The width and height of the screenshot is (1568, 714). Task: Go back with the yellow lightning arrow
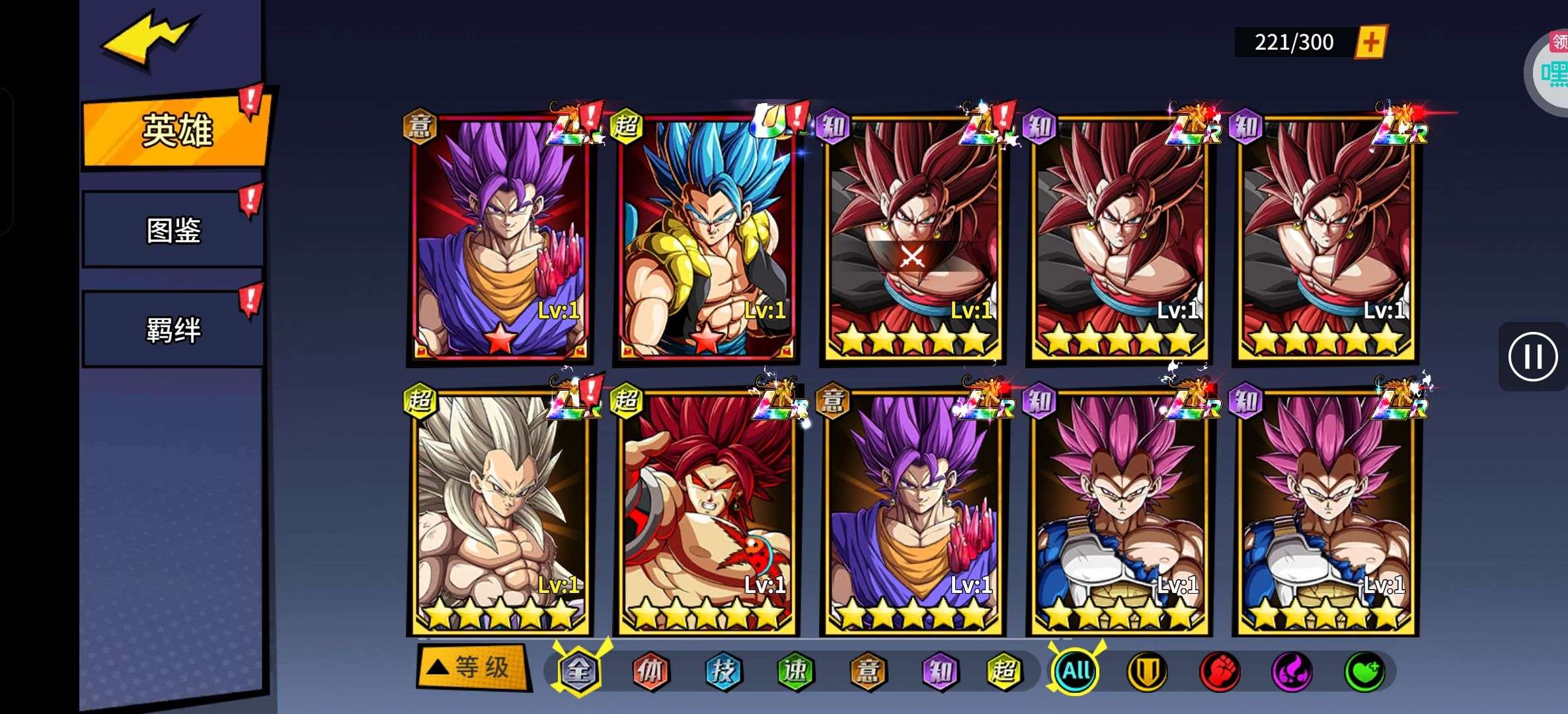point(149,38)
